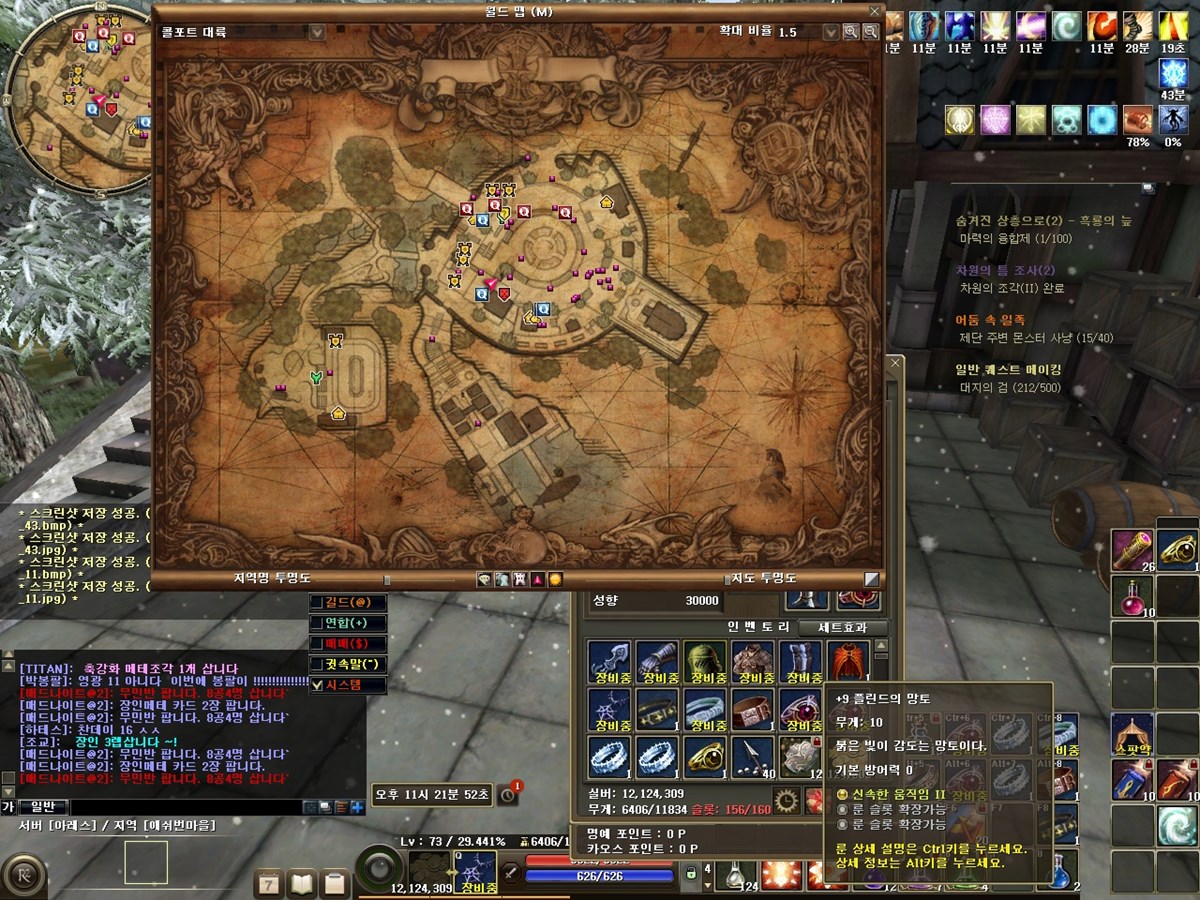The image size is (1200, 900).
Task: Click the clock icon with red notification
Action: tap(510, 795)
